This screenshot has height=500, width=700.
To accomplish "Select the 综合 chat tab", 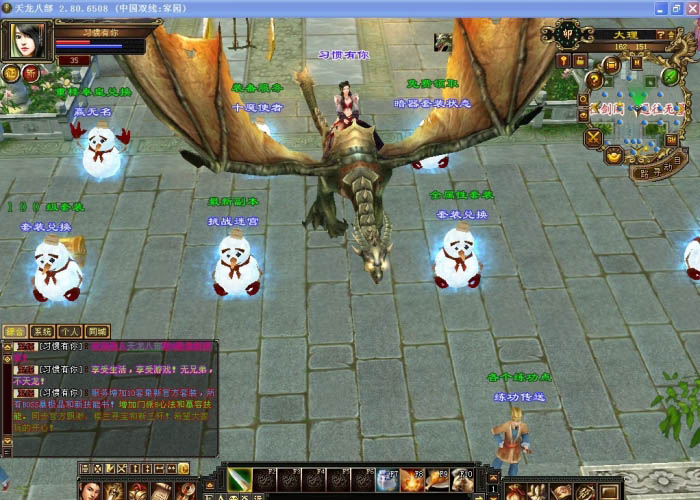I will point(14,331).
